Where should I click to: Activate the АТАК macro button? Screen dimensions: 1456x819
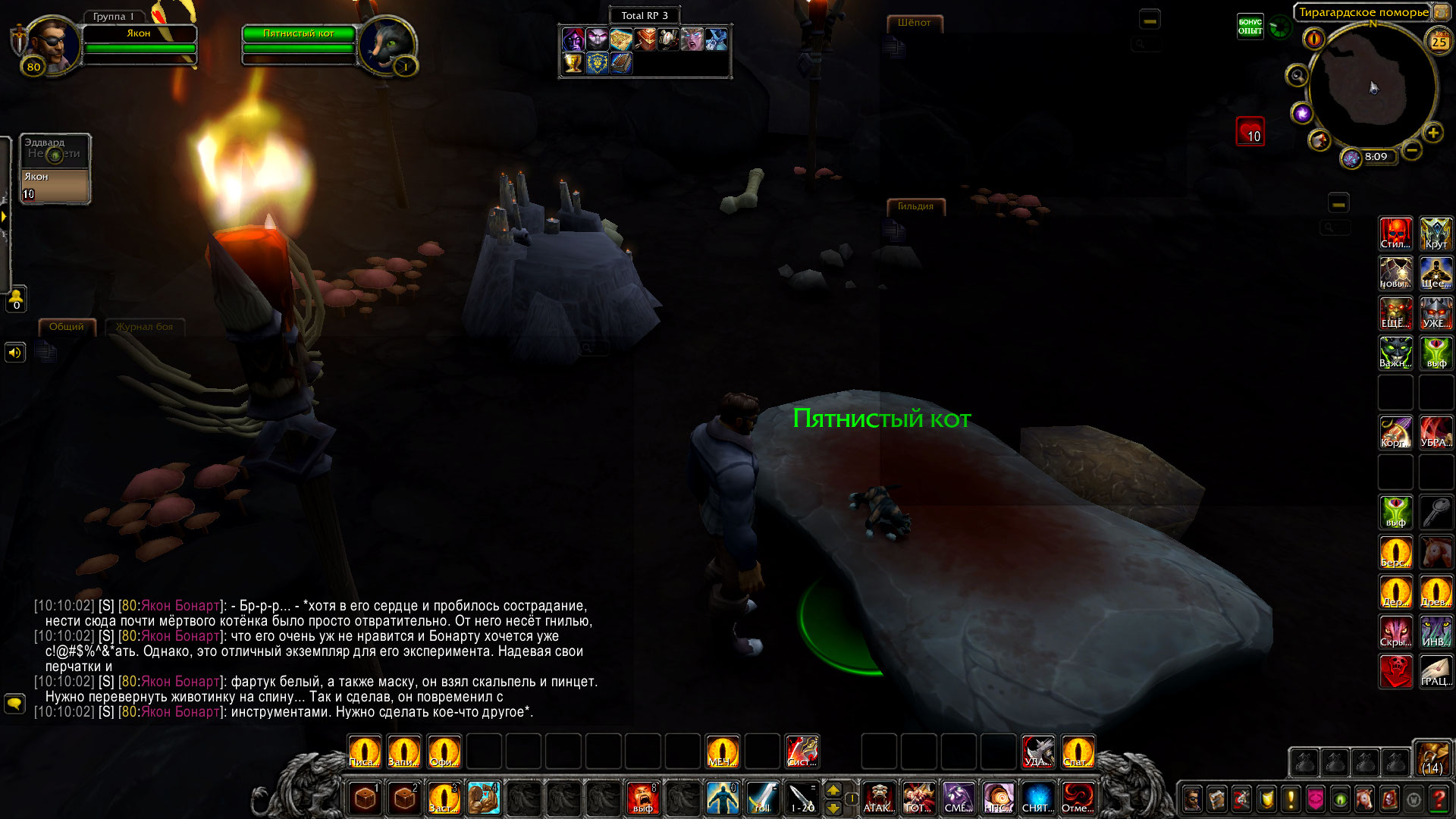878,798
